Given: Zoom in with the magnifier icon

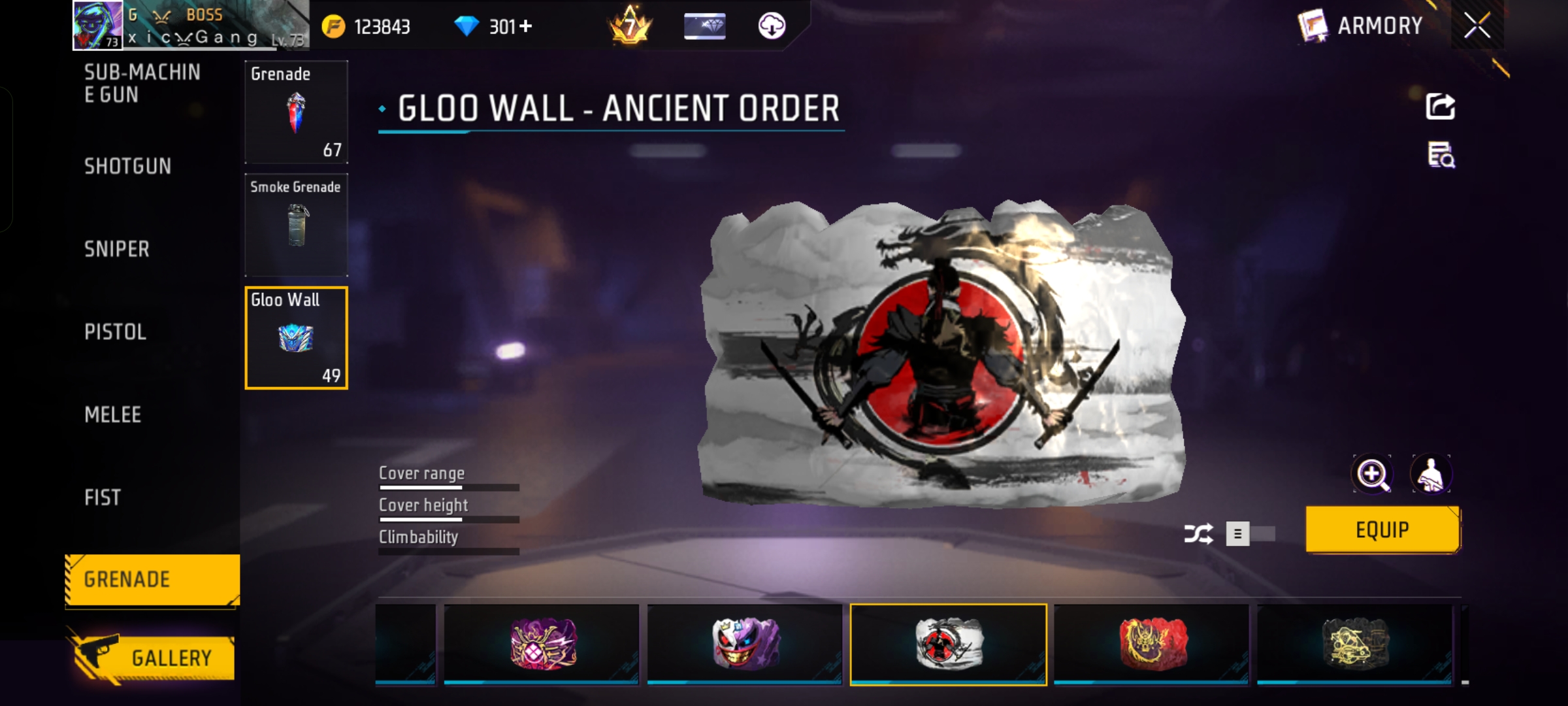Looking at the screenshot, I should click(1372, 474).
